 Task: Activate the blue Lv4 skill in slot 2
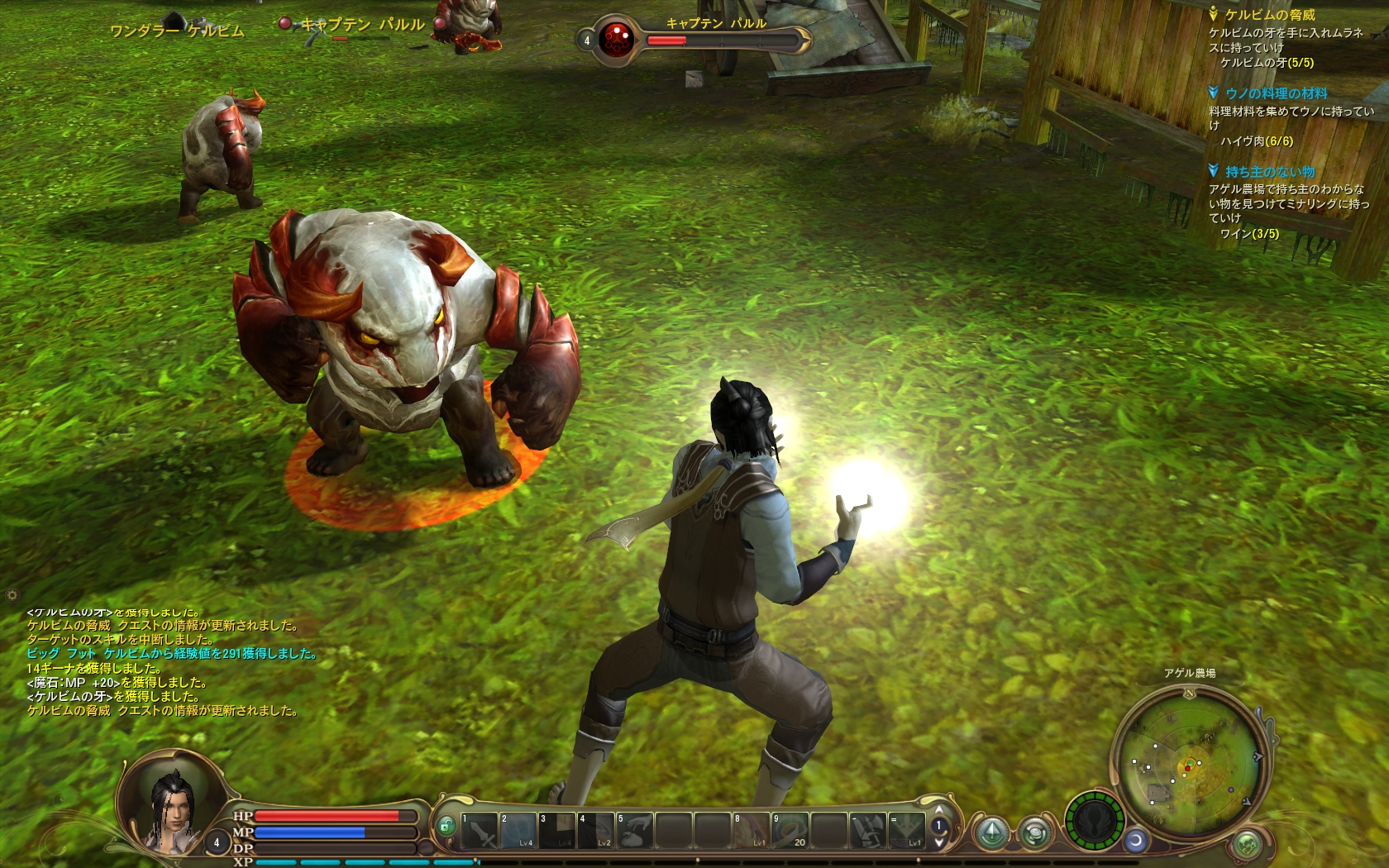[518, 830]
